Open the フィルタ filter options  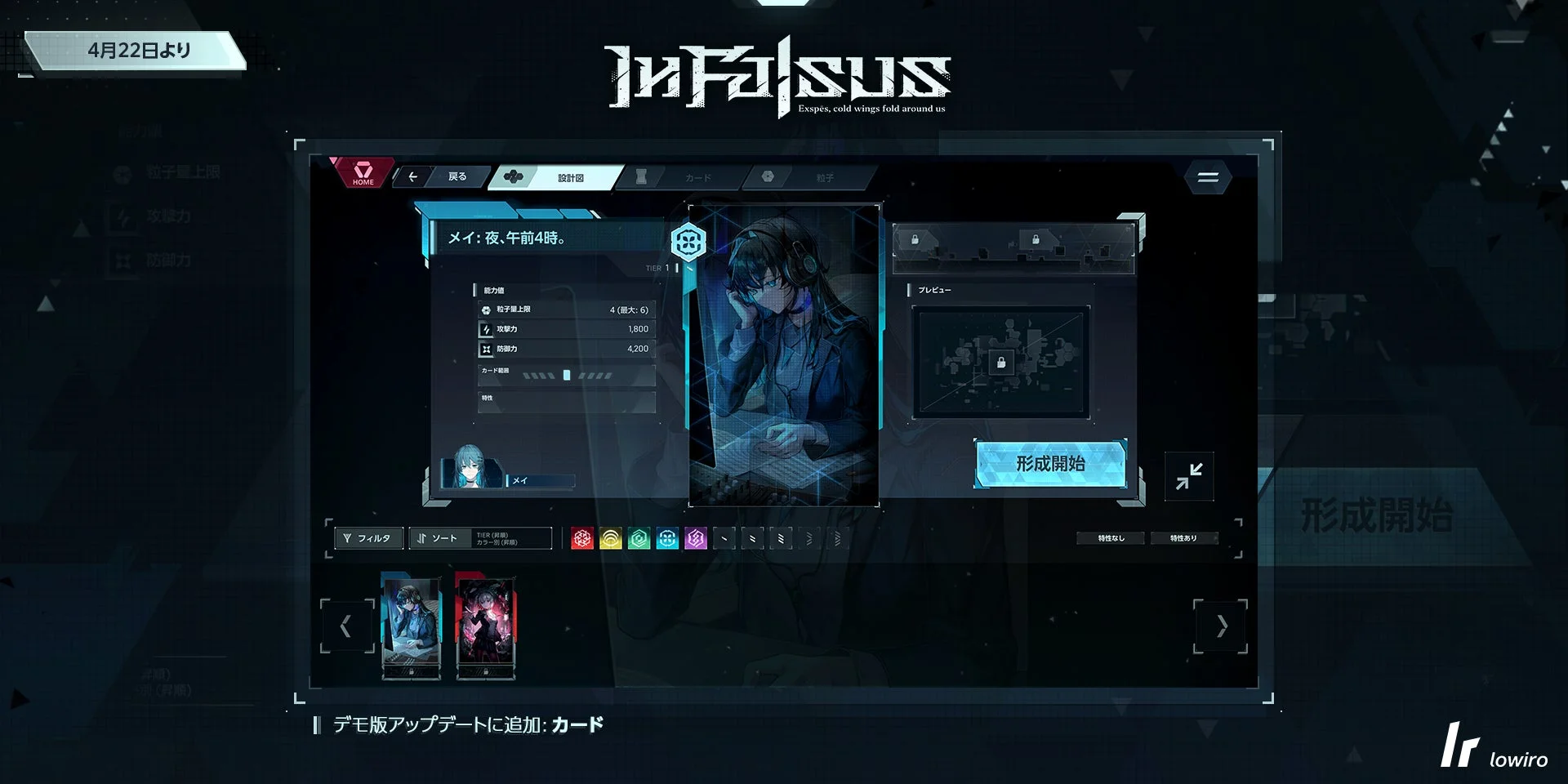pyautogui.click(x=367, y=537)
